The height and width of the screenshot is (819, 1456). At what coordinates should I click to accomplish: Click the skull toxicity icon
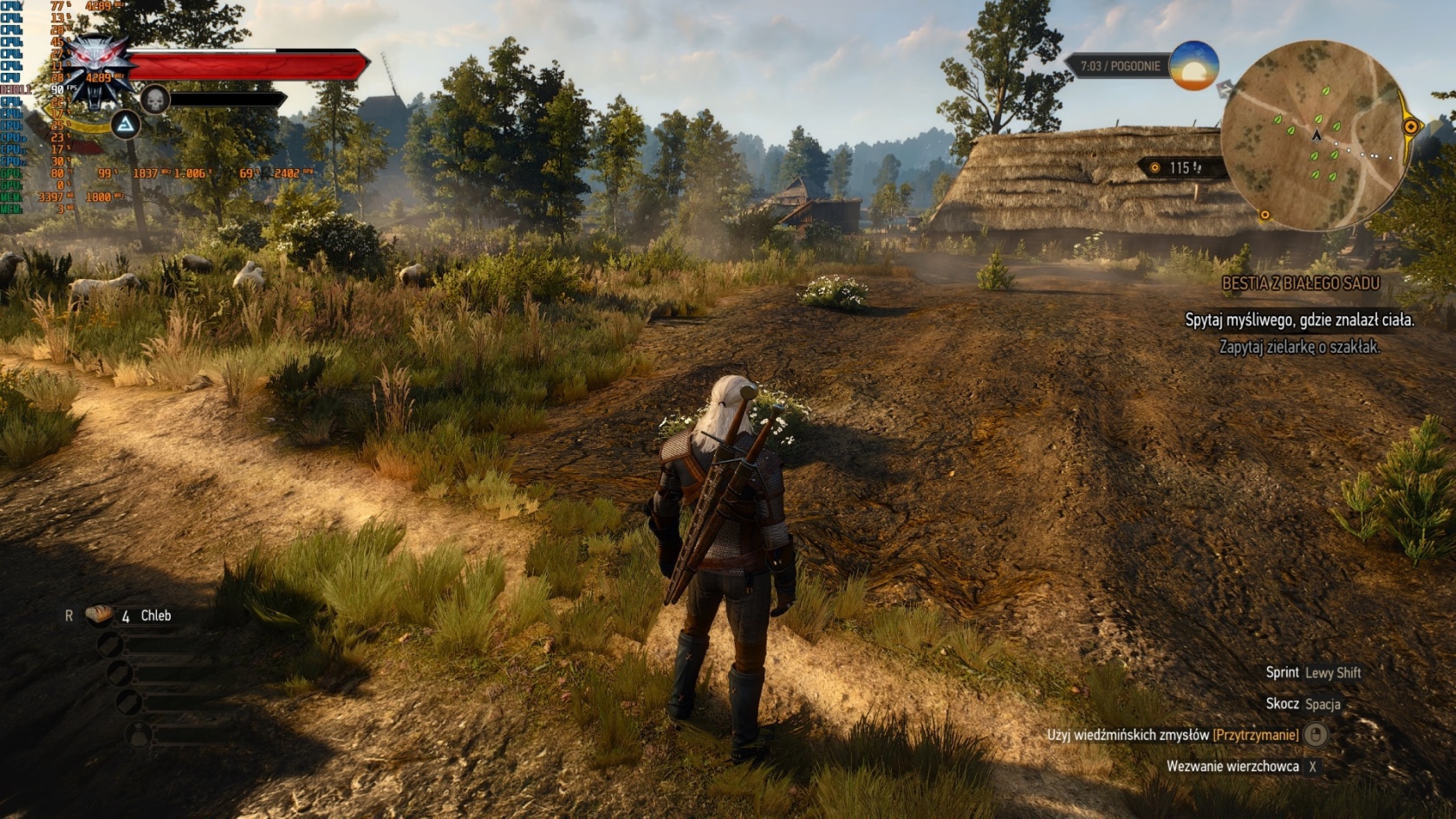coord(154,100)
